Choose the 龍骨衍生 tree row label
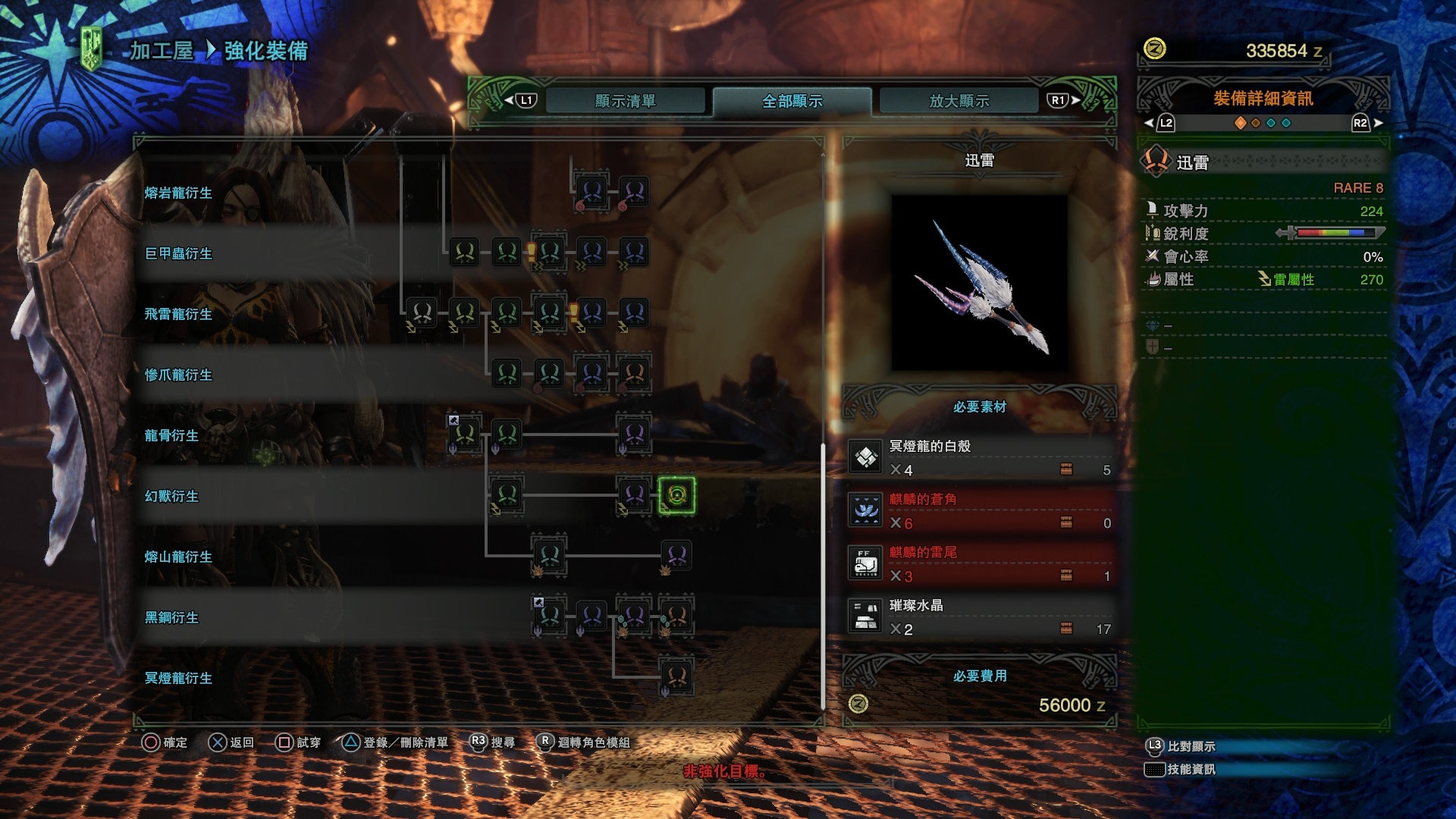1456x819 pixels. [x=171, y=435]
